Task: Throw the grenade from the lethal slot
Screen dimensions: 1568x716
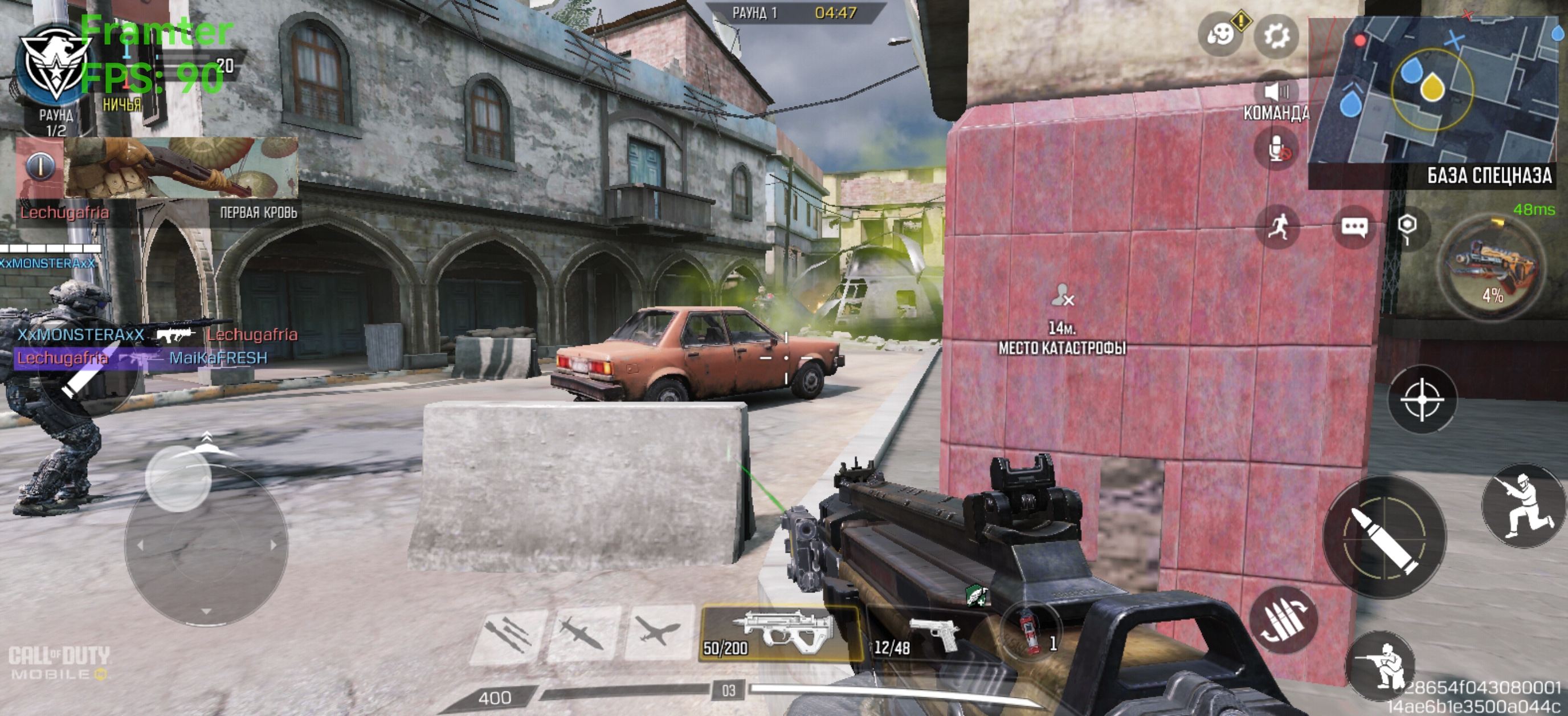Action: coord(1031,632)
